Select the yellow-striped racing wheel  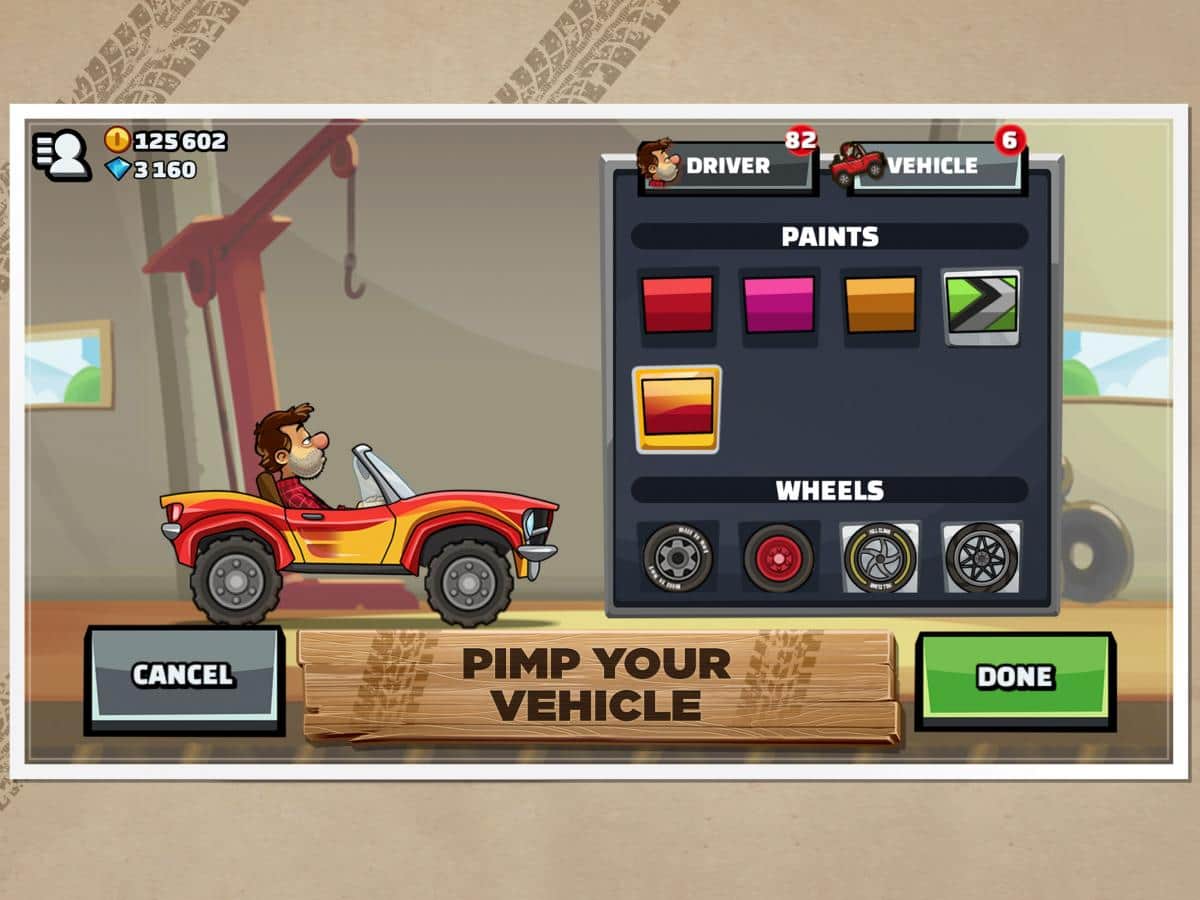879,557
